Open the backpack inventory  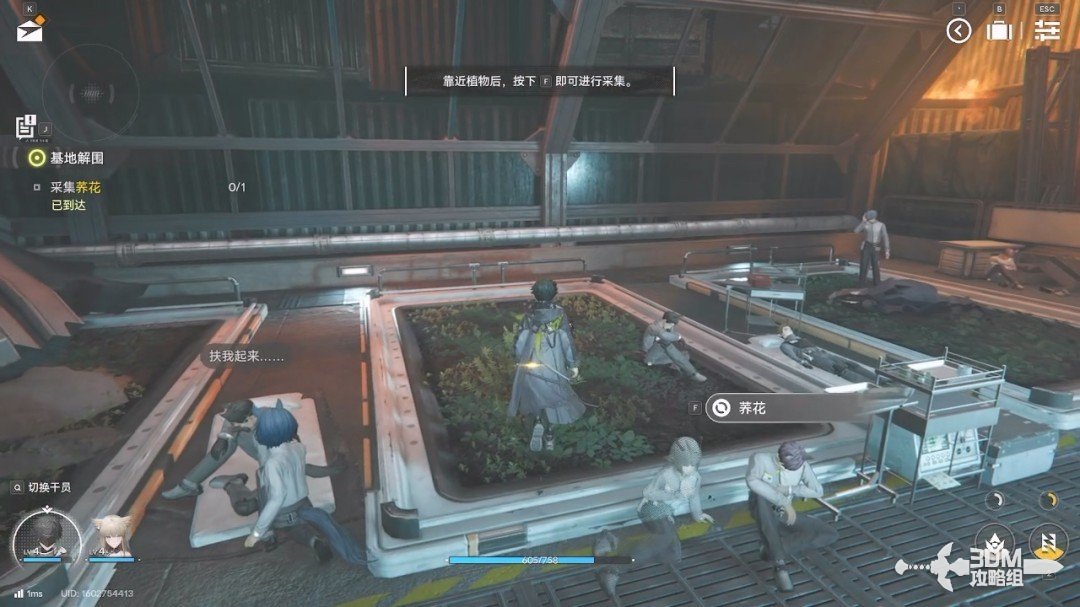998,31
